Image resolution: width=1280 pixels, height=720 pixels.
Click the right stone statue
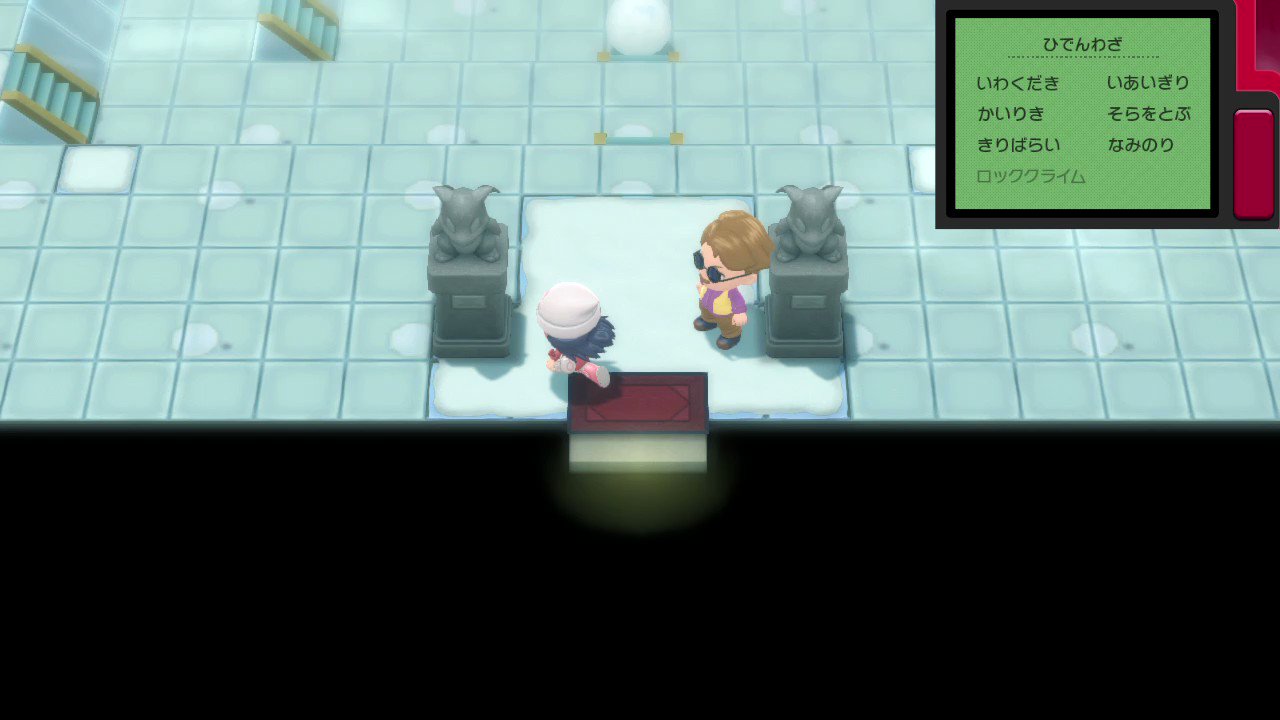coord(806,250)
